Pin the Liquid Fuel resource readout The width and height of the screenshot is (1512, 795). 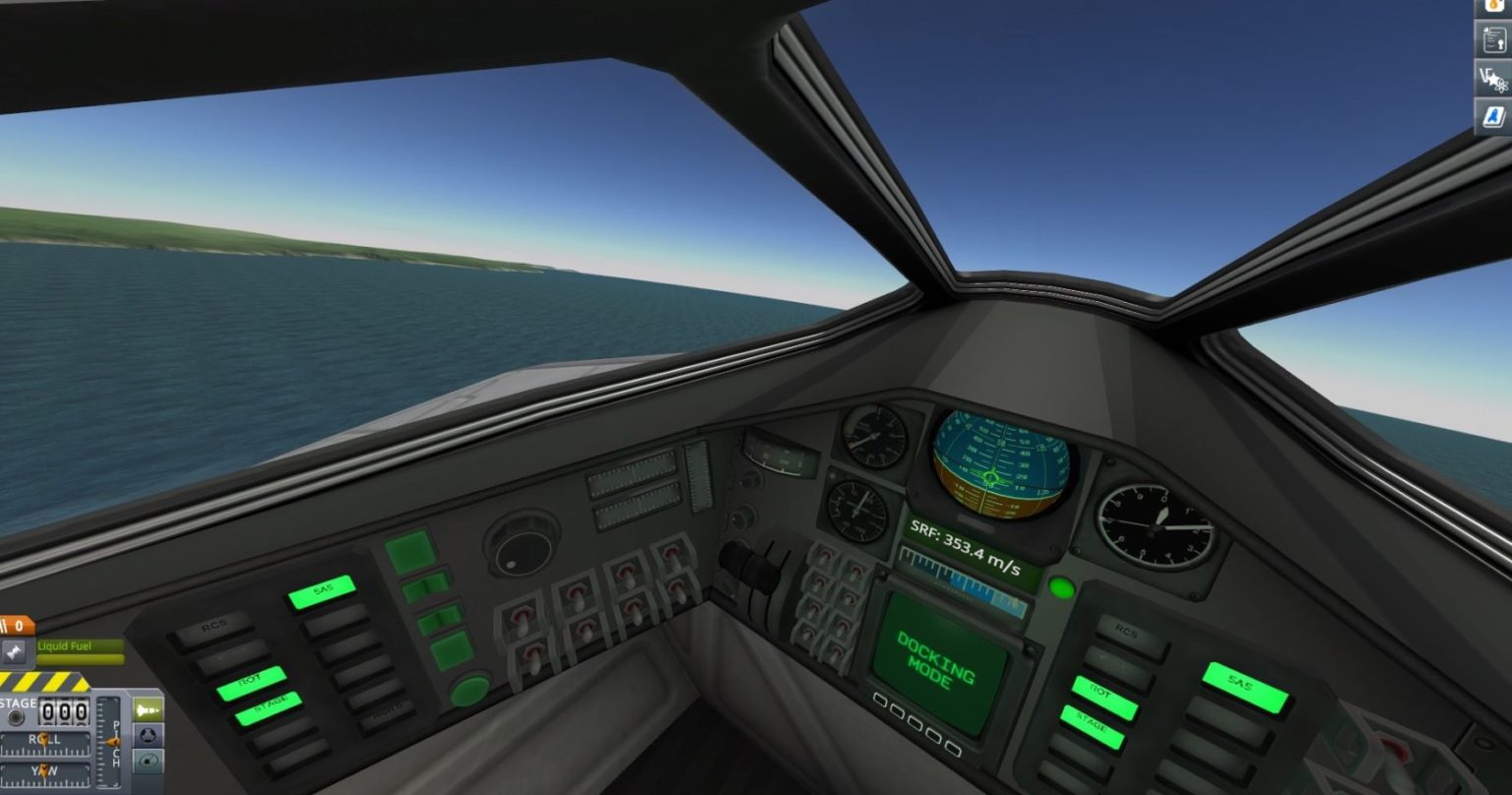[x=15, y=649]
